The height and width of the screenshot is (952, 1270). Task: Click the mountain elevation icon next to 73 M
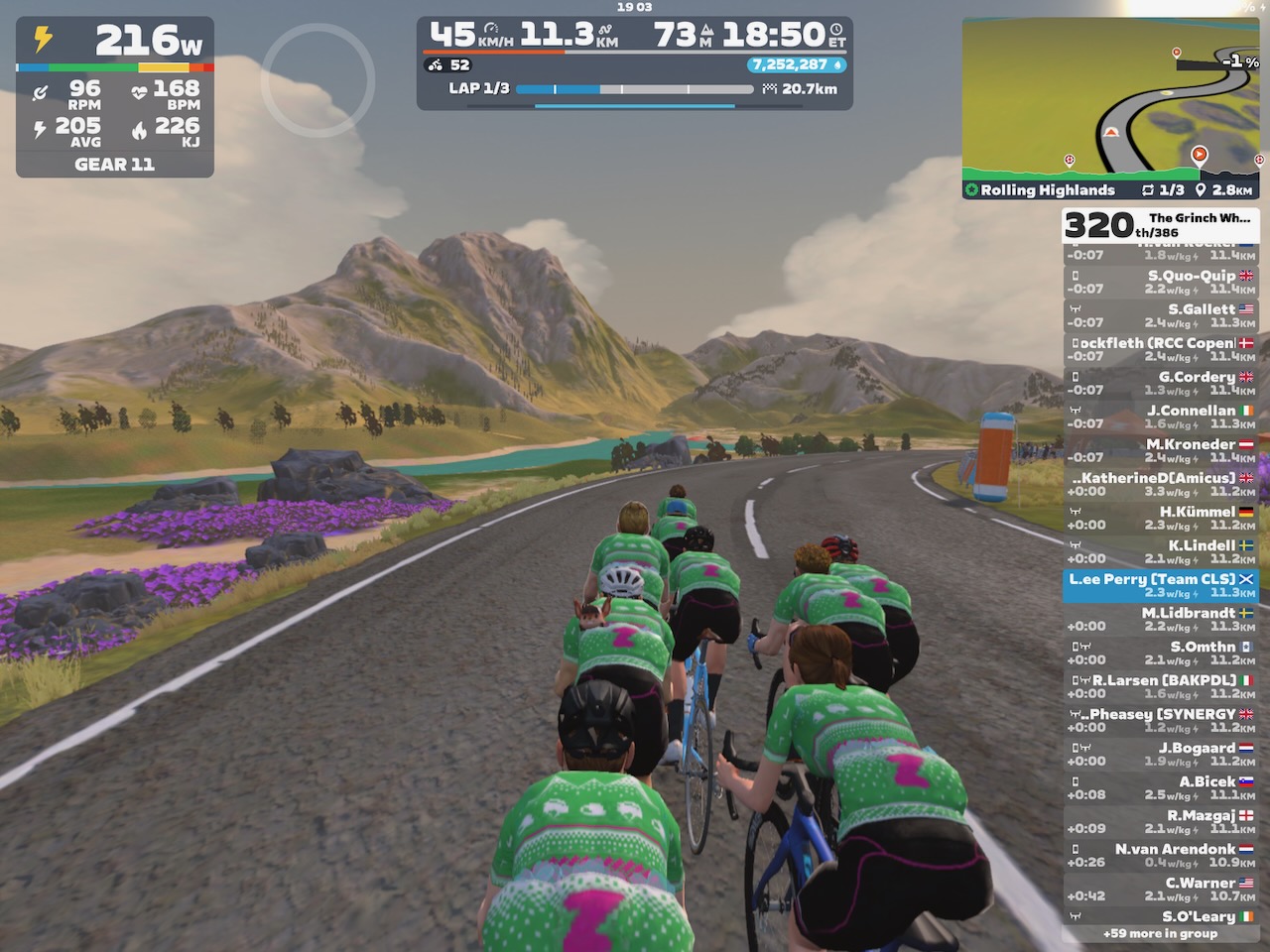click(709, 31)
